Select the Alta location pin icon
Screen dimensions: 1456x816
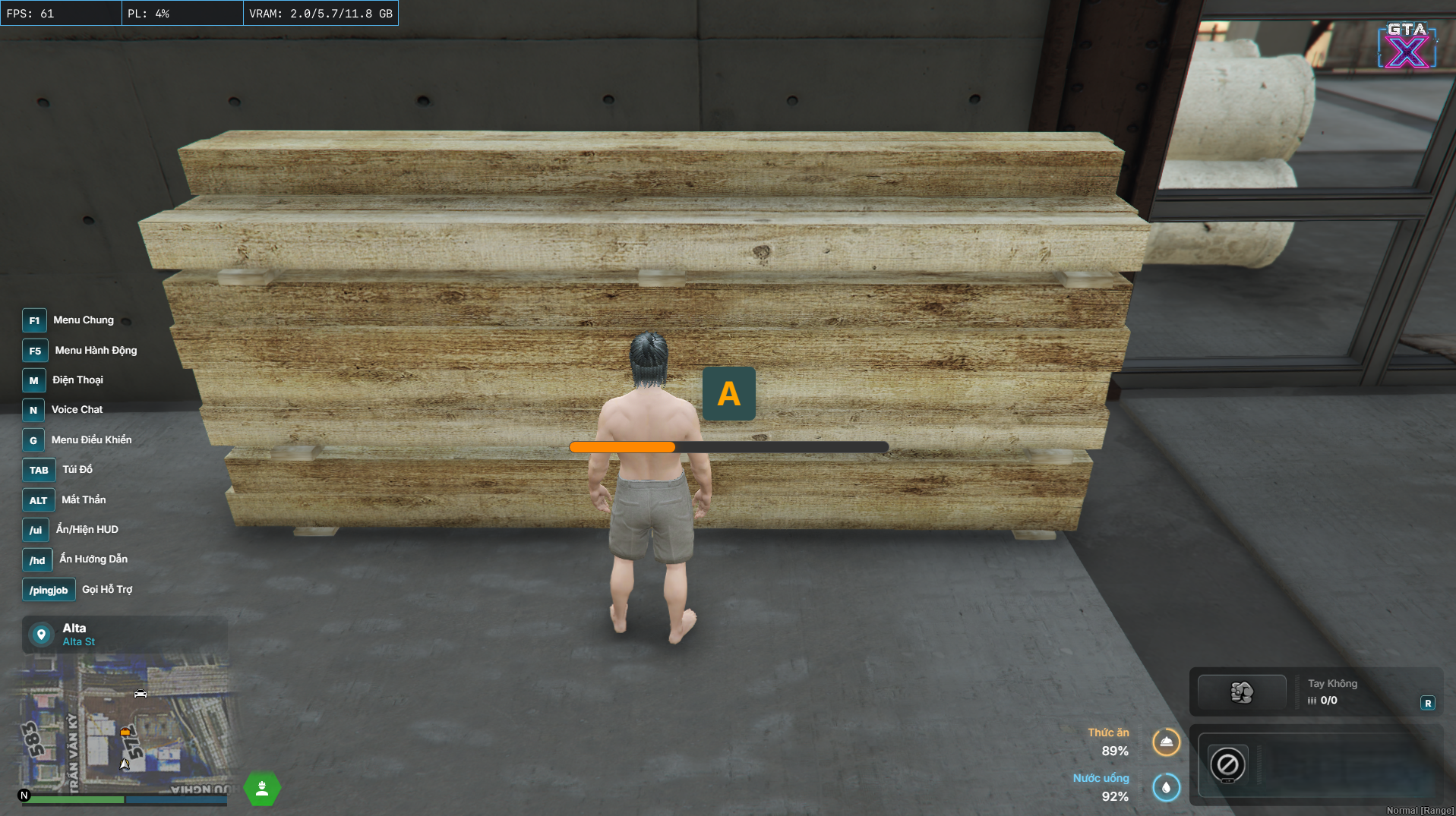(42, 634)
